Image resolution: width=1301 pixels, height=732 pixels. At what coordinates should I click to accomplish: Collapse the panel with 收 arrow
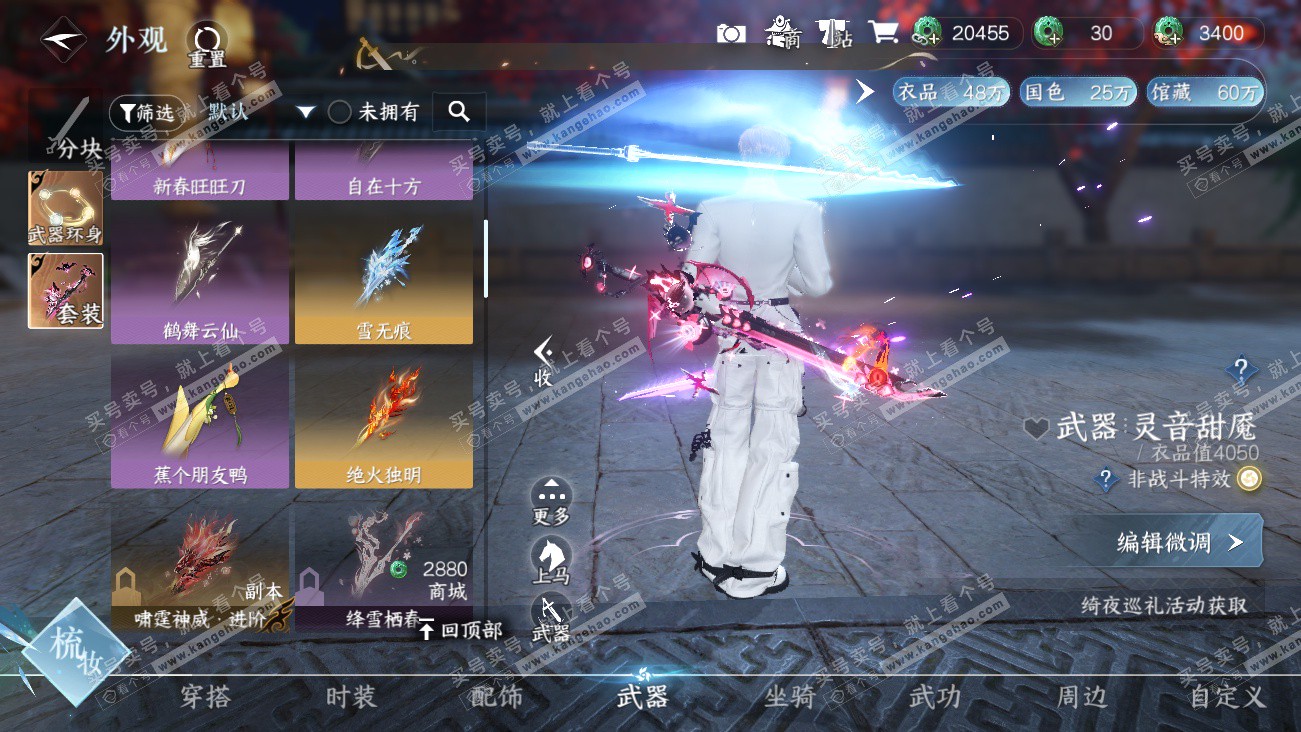pyautogui.click(x=543, y=361)
